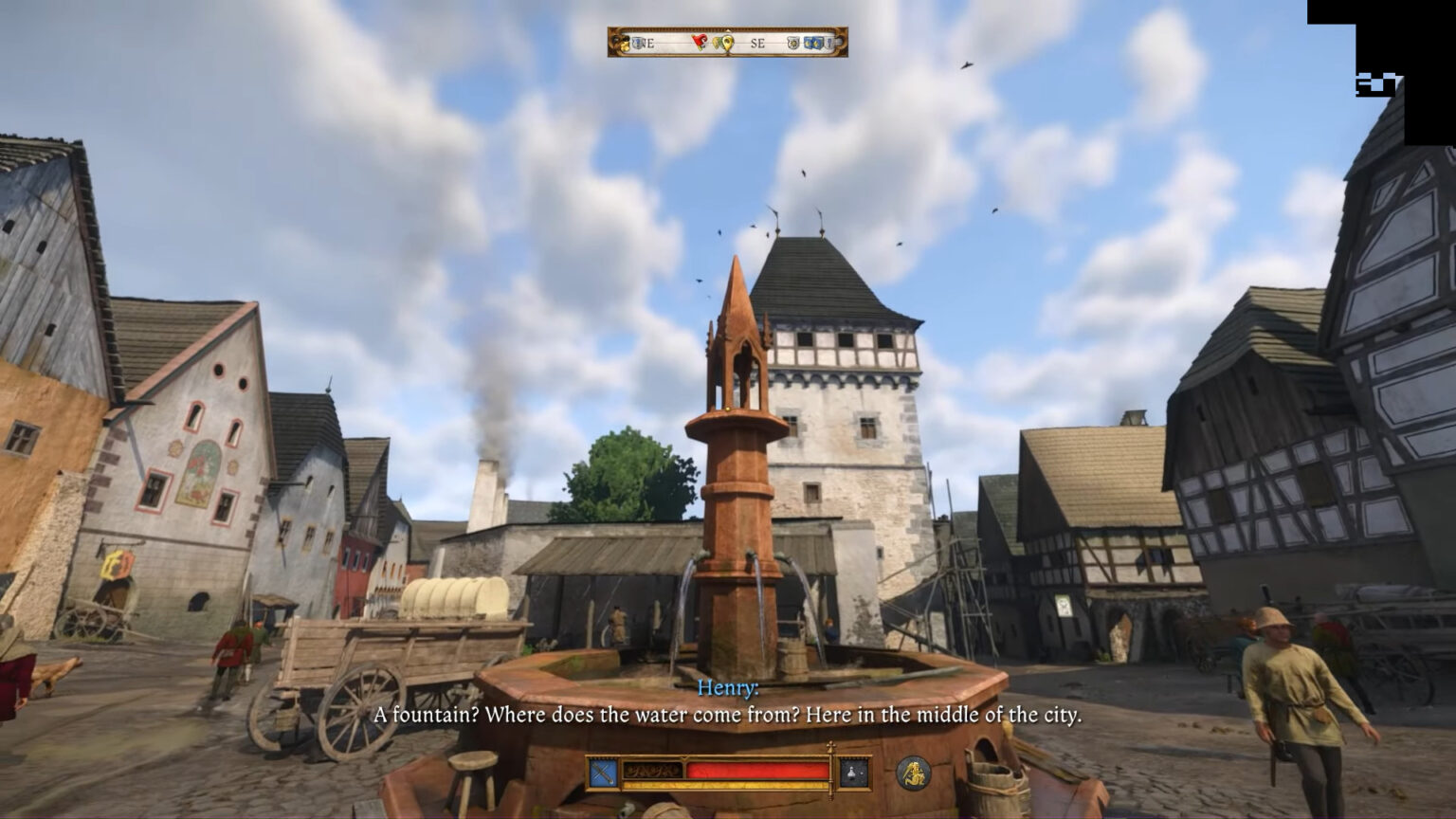This screenshot has width=1456, height=819.
Task: Click the golden medallion emblem at bottom right
Action: [x=915, y=773]
